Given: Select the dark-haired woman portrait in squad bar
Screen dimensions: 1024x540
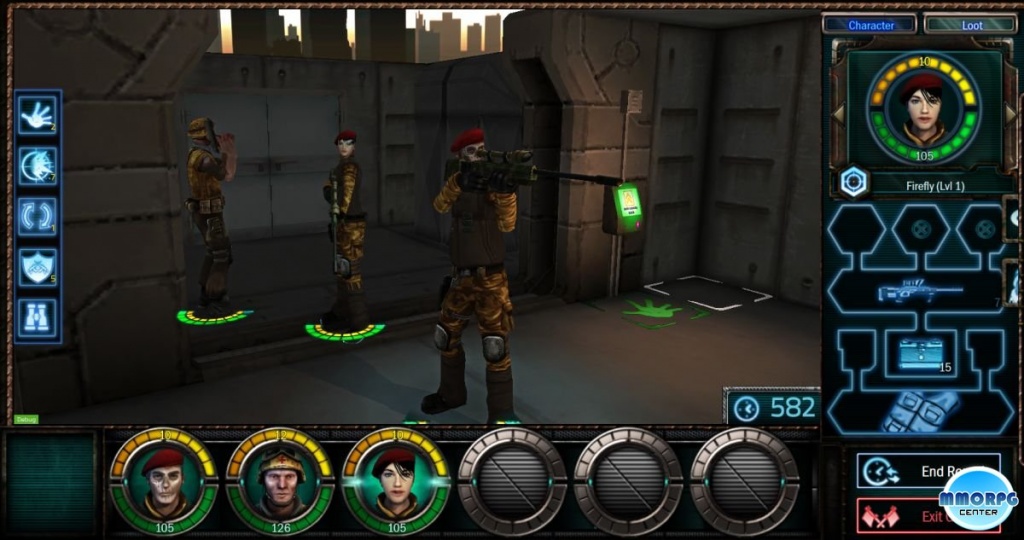Looking at the screenshot, I should [x=395, y=482].
